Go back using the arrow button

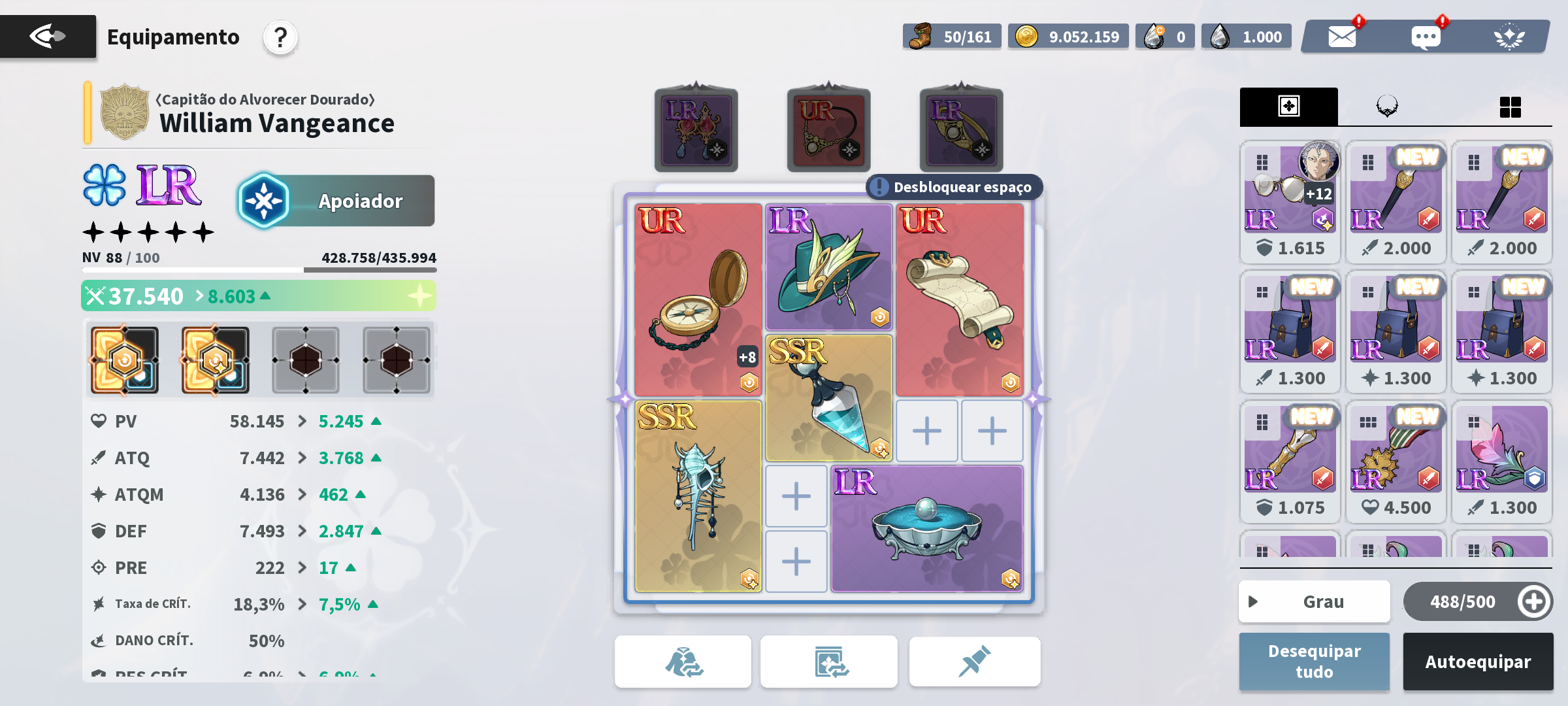pyautogui.click(x=48, y=37)
